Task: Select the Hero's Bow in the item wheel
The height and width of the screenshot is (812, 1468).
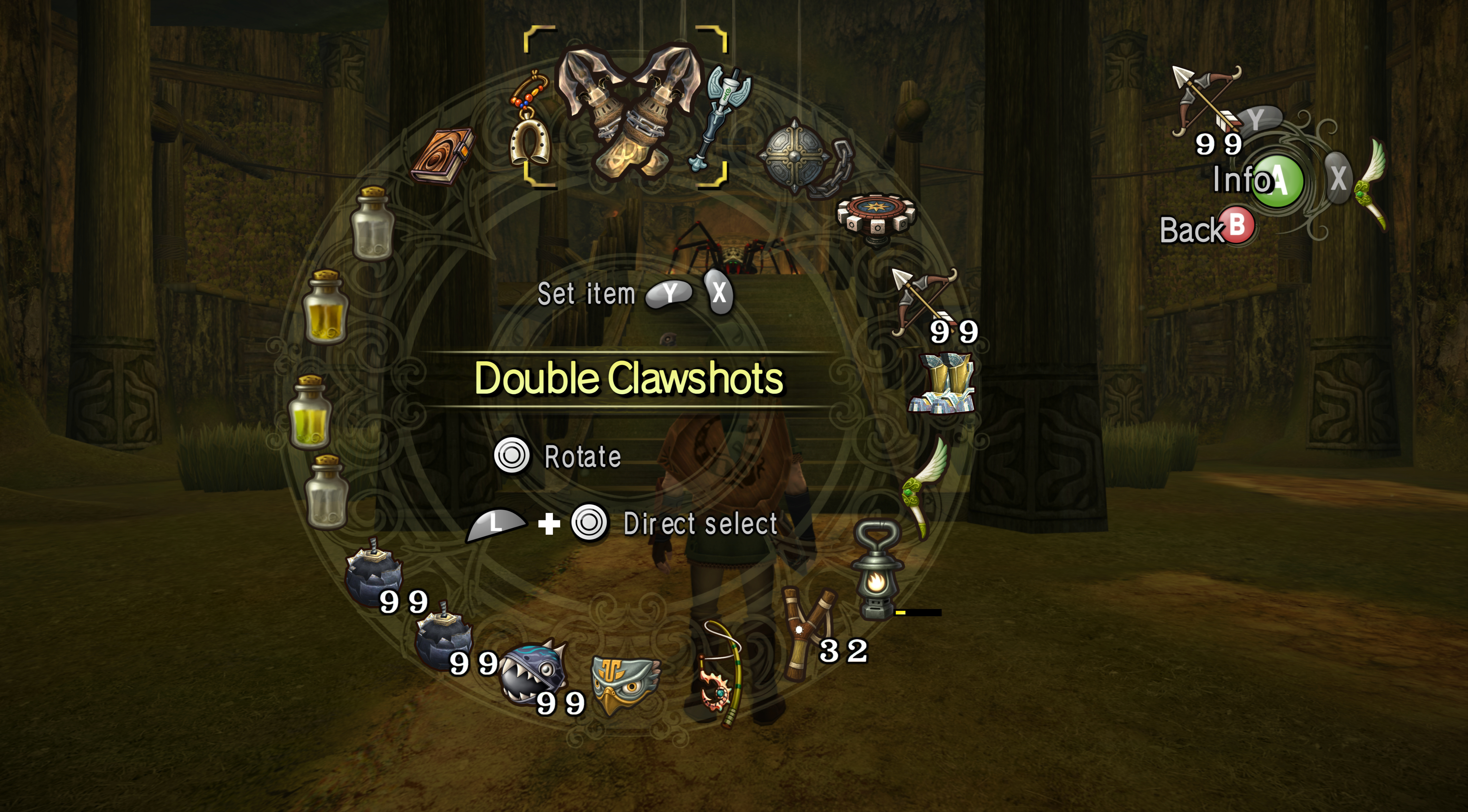Action: coord(924,302)
